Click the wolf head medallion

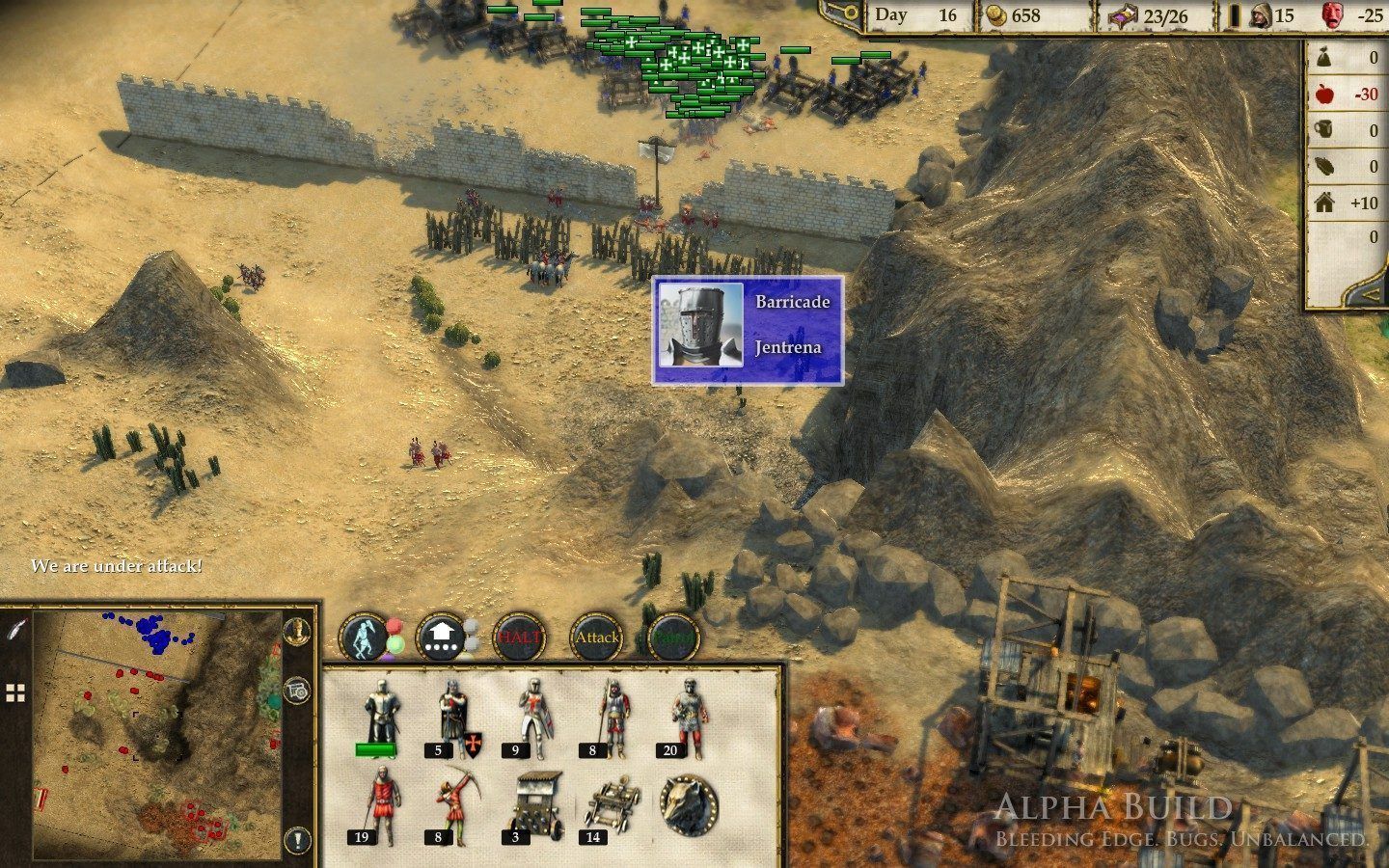pos(690,803)
